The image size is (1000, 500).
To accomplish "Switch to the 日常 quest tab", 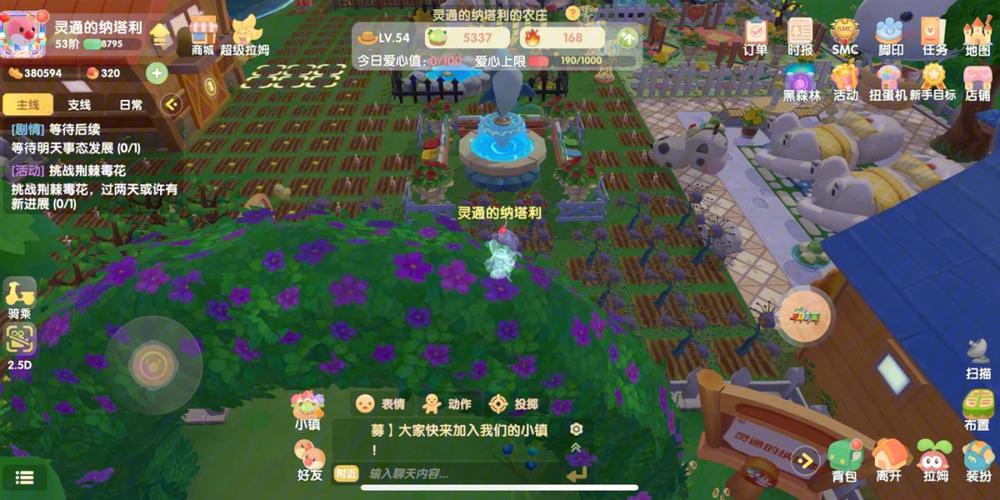I will 131,104.
